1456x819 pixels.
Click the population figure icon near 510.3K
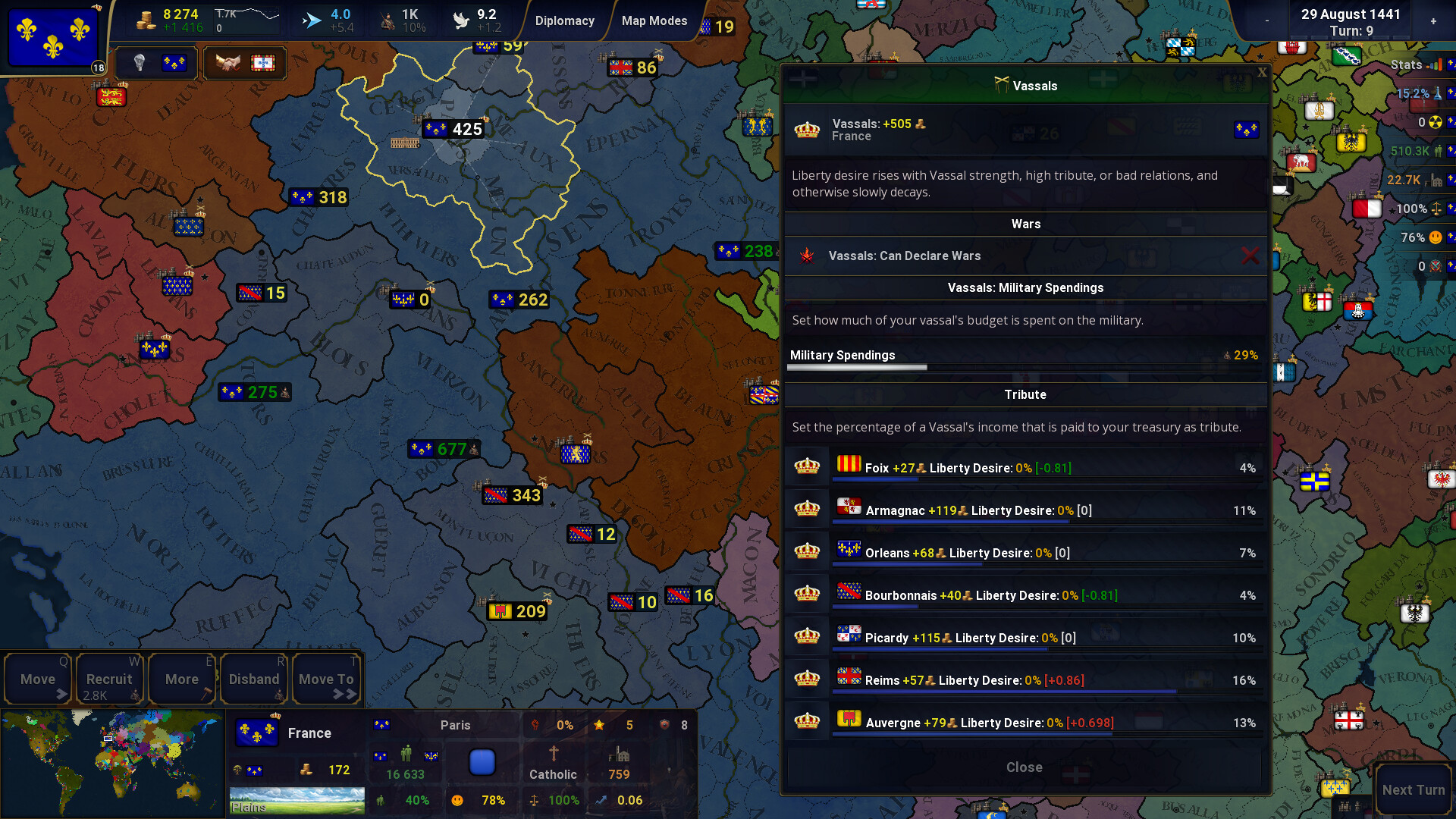(x=1438, y=150)
